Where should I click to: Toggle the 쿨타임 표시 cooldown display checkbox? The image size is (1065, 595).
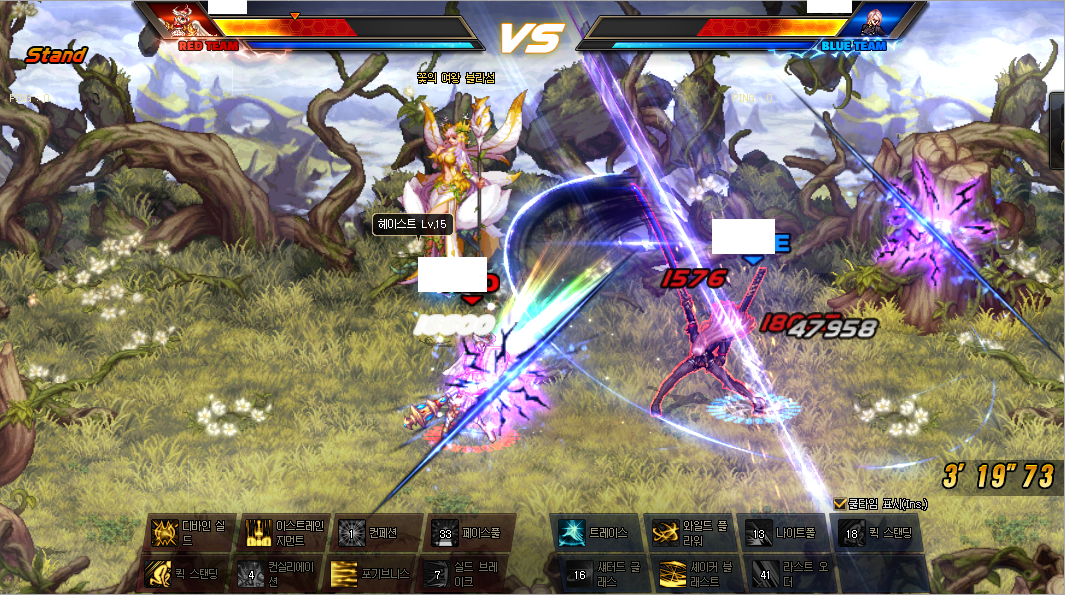839,503
